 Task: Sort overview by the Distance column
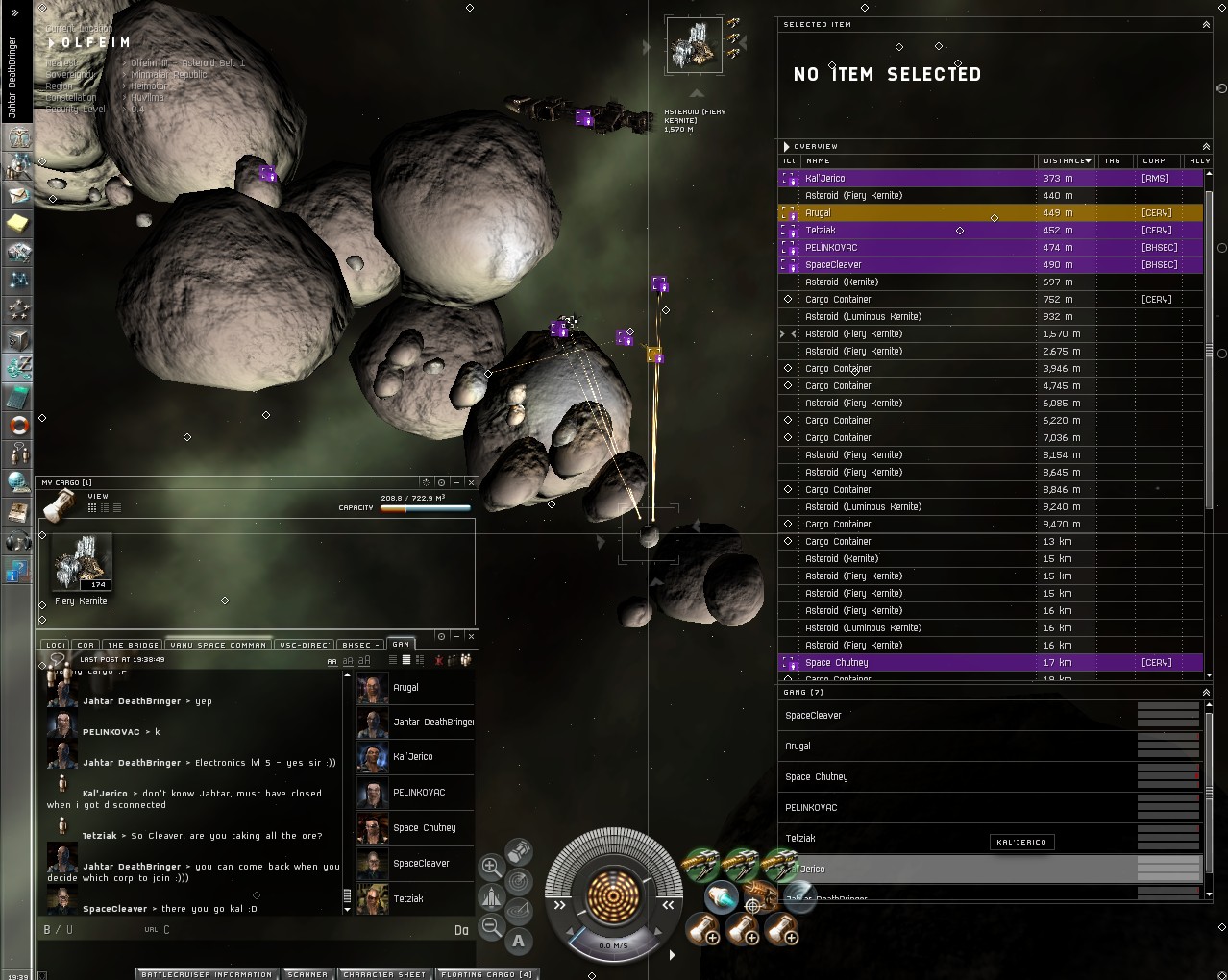1065,160
